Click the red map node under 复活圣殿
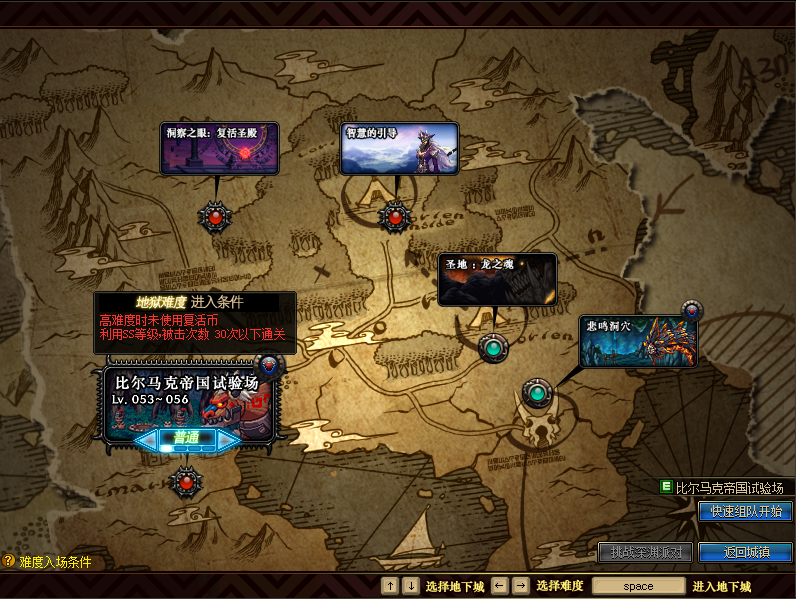 (215, 215)
